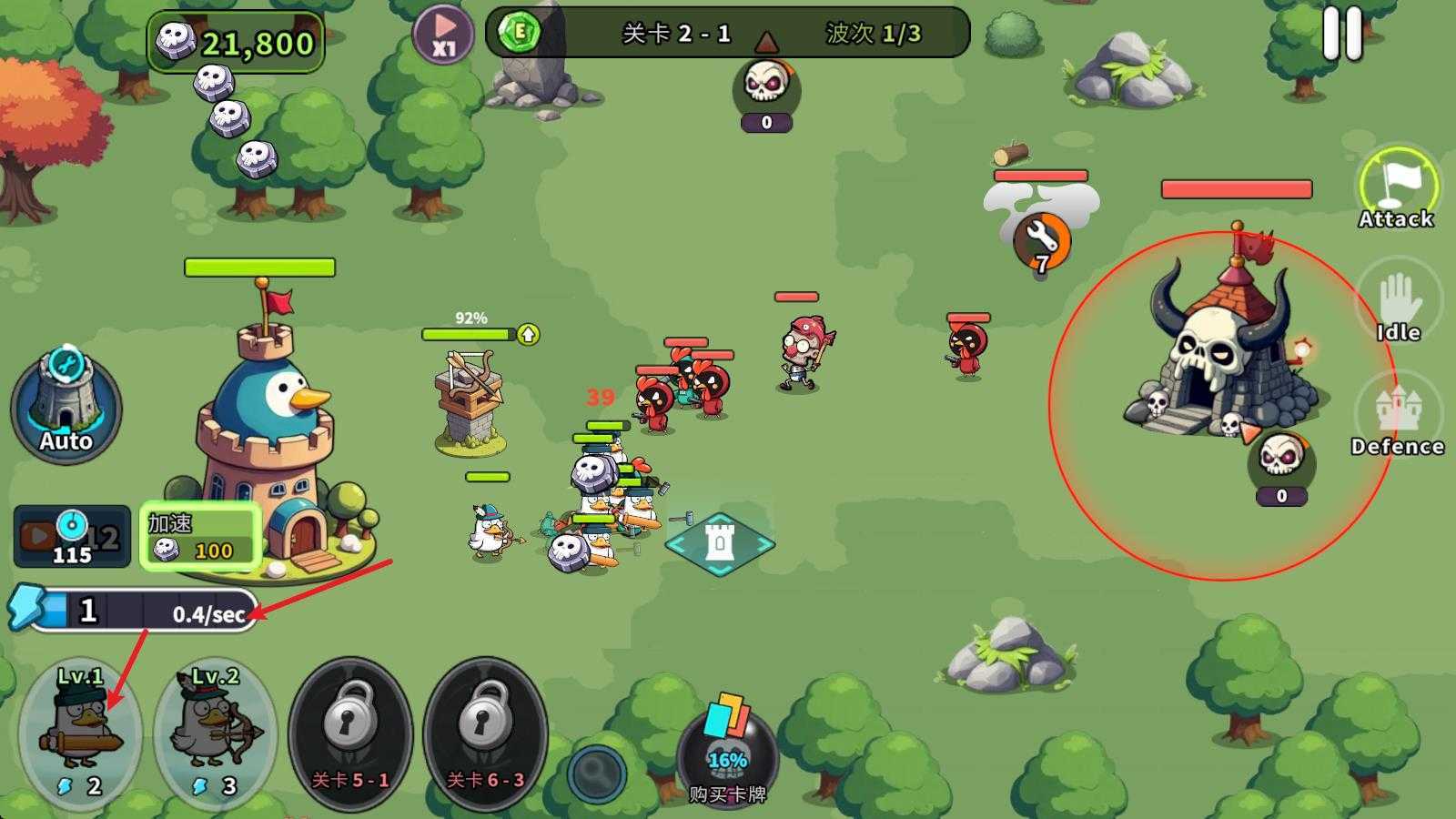Toggle the X1 game speed button

[x=443, y=35]
